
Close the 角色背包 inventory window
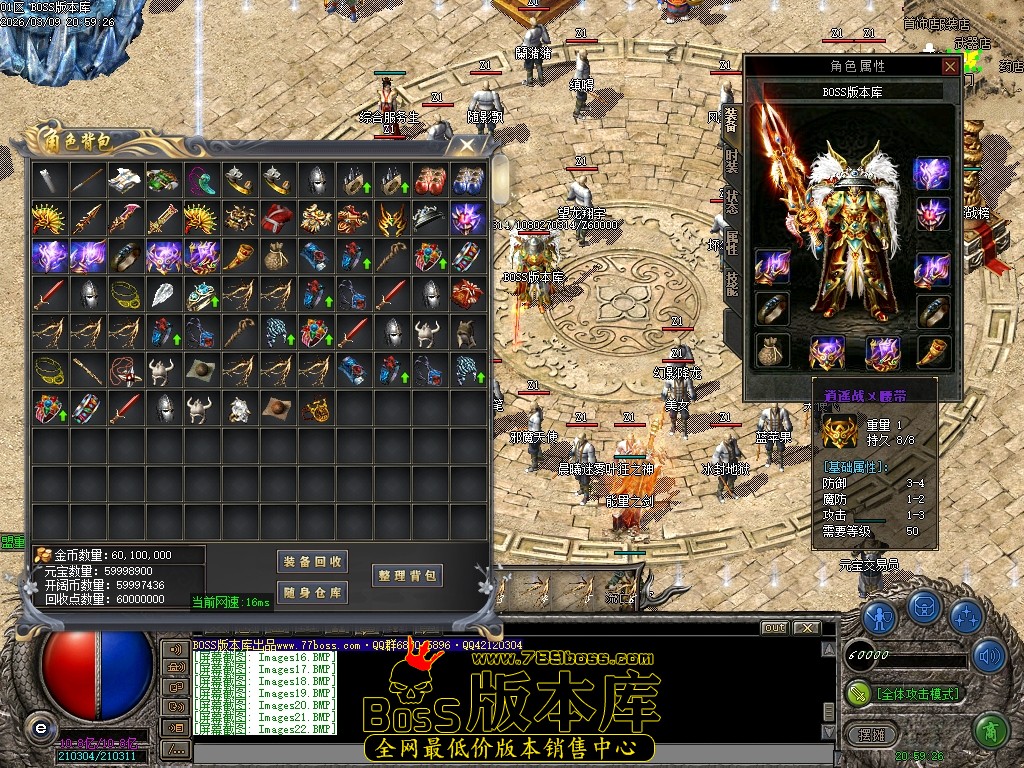pos(467,146)
